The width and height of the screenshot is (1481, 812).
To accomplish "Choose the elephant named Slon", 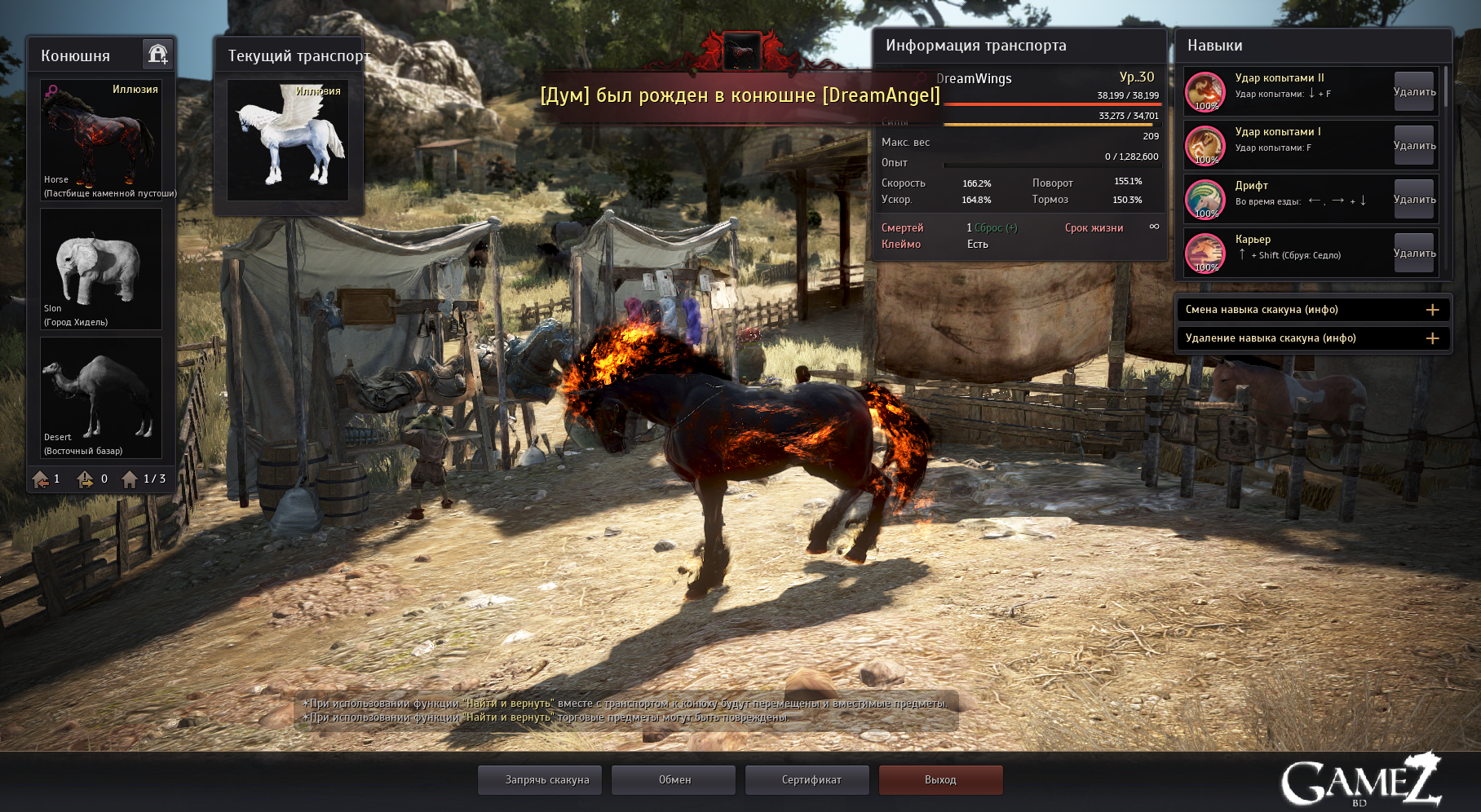I will tap(101, 269).
